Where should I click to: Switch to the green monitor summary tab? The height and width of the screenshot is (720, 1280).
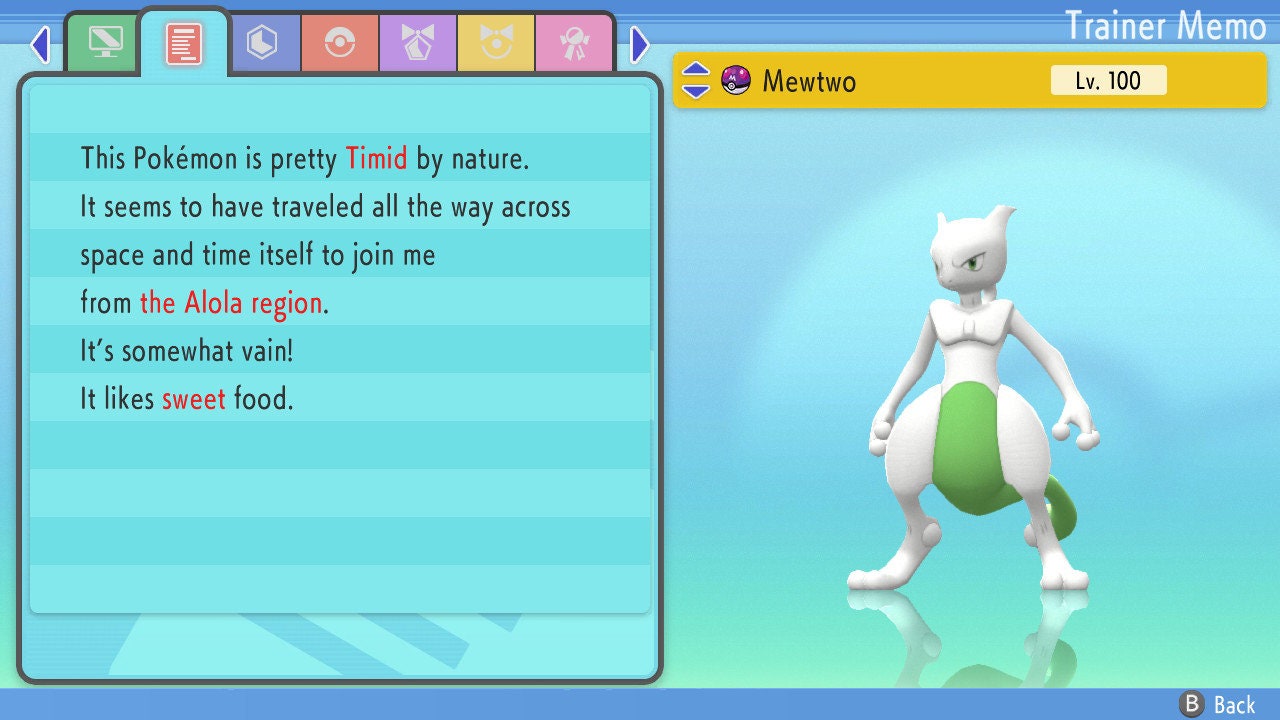pyautogui.click(x=105, y=43)
